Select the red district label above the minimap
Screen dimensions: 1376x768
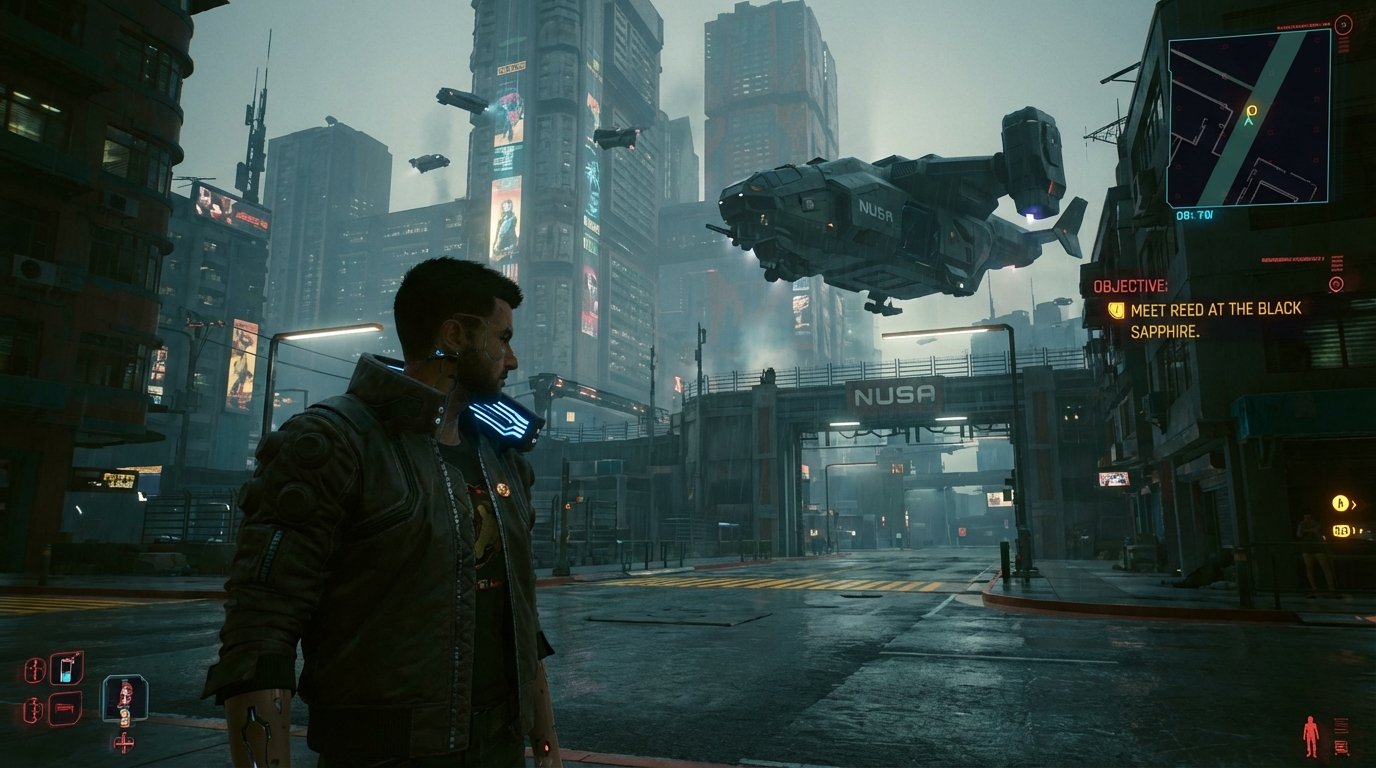[x=1300, y=26]
